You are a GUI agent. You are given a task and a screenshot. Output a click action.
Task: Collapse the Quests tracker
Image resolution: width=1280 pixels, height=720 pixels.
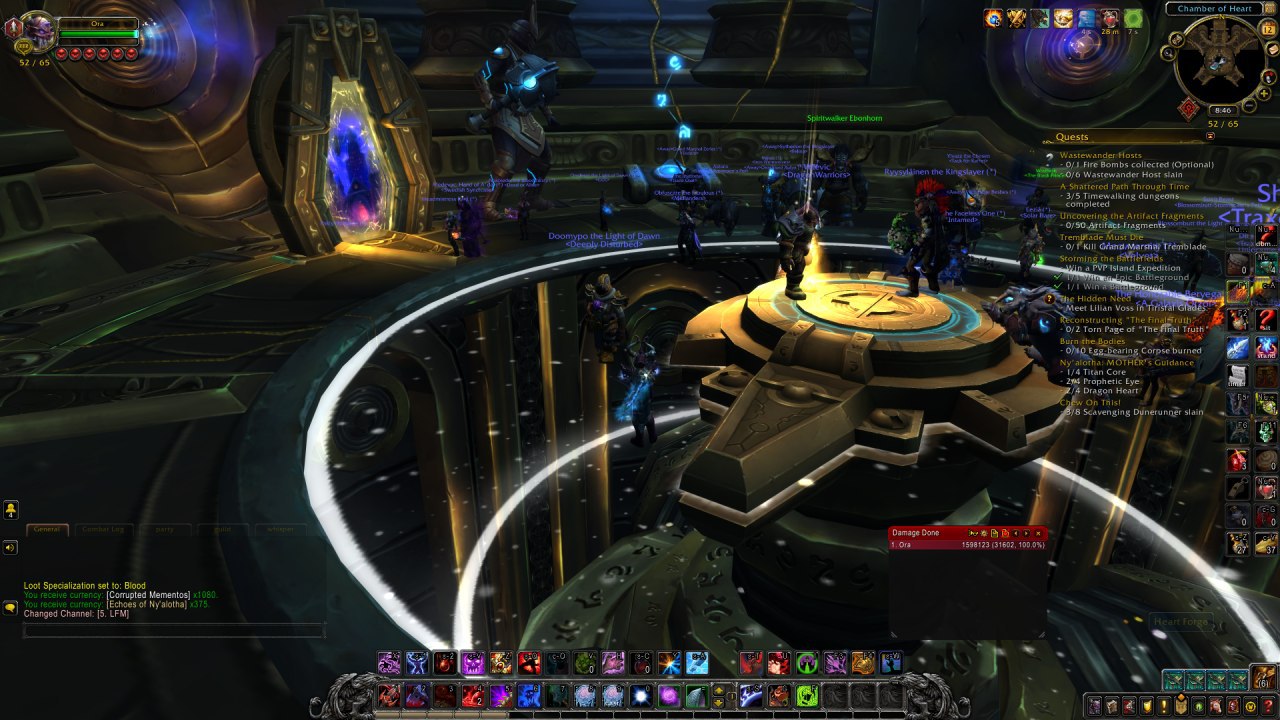click(1210, 136)
